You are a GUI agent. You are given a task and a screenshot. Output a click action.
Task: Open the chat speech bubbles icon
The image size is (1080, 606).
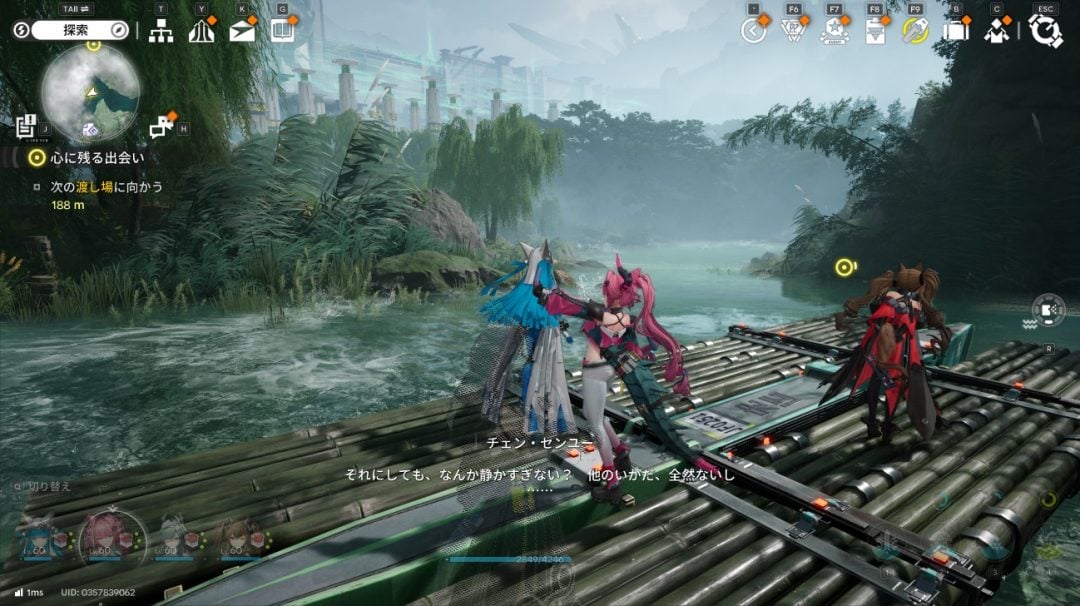pyautogui.click(x=160, y=127)
